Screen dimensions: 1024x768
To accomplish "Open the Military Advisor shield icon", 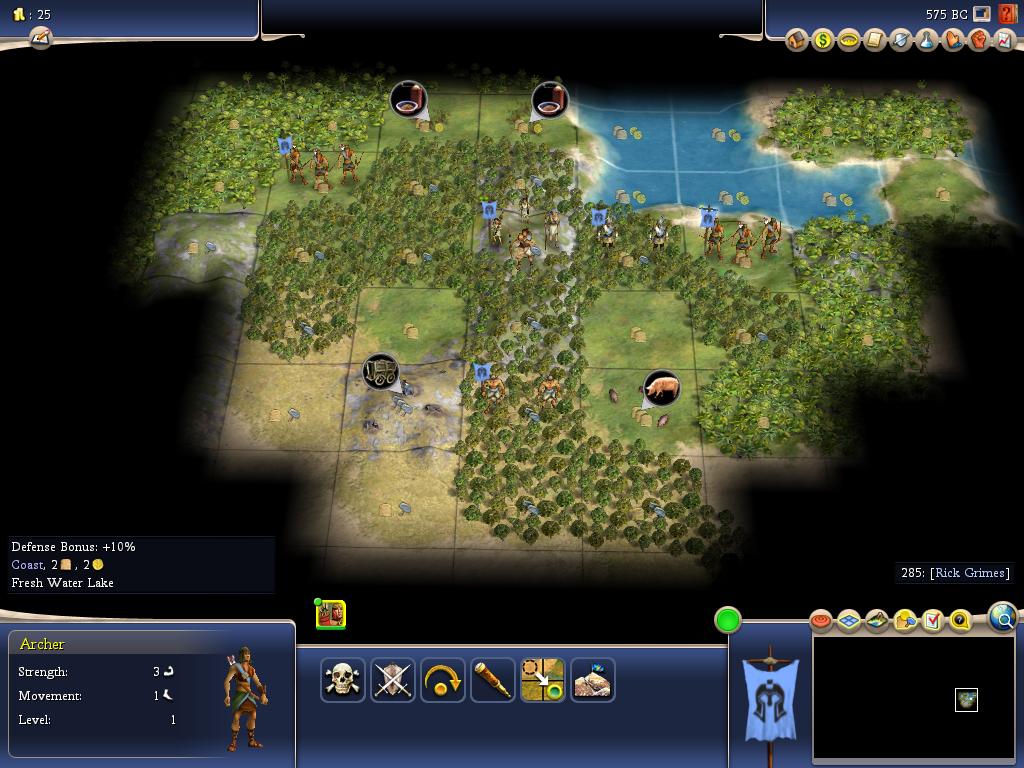I will click(901, 40).
